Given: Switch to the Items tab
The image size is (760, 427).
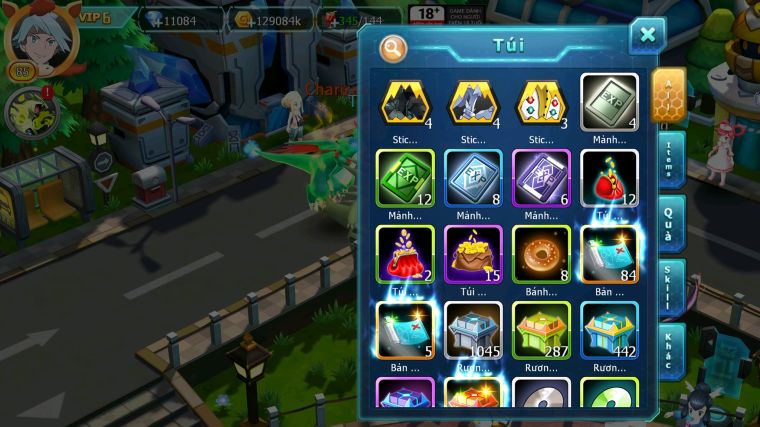Looking at the screenshot, I should click(x=671, y=159).
